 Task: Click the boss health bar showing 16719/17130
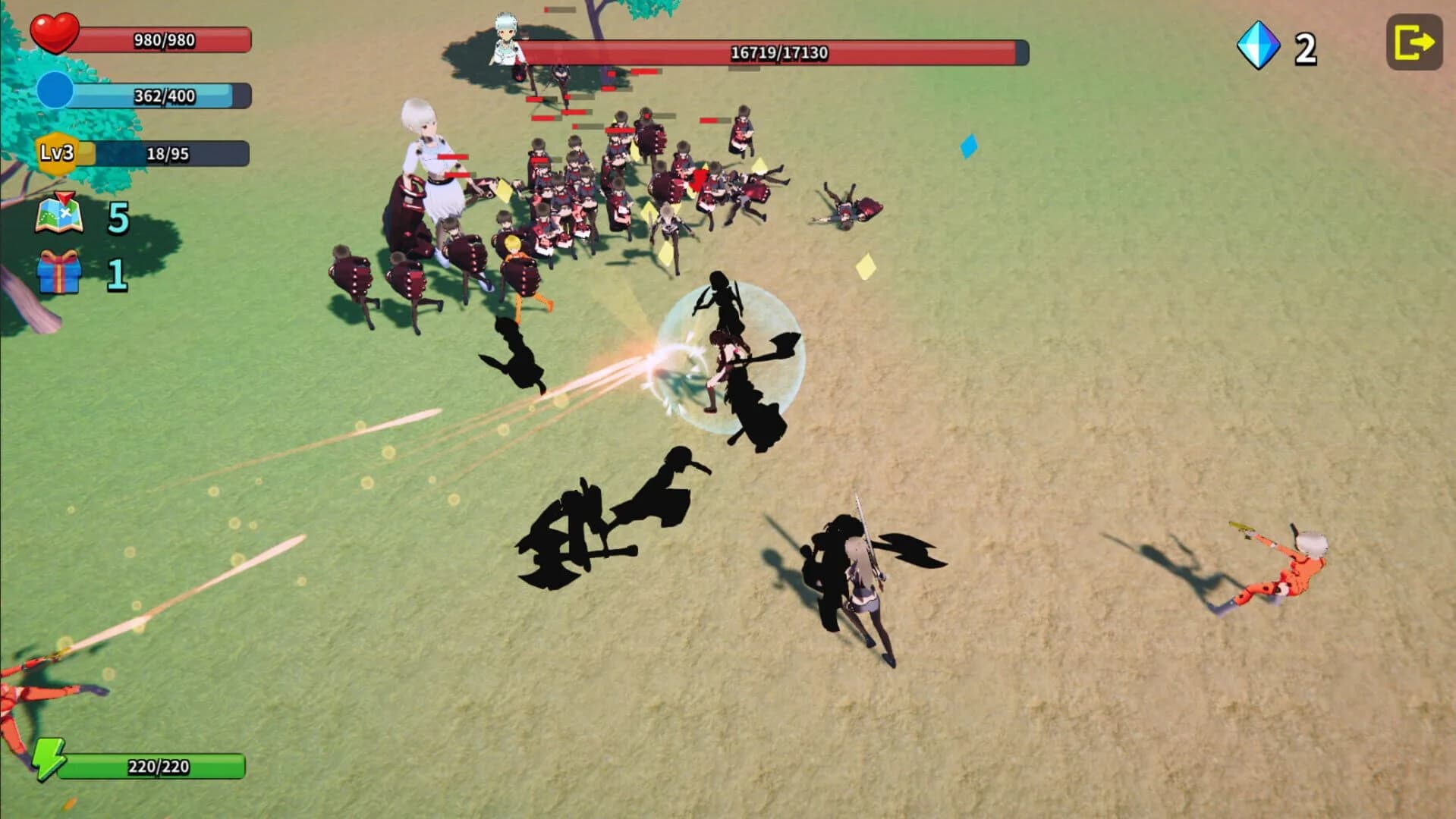[778, 54]
